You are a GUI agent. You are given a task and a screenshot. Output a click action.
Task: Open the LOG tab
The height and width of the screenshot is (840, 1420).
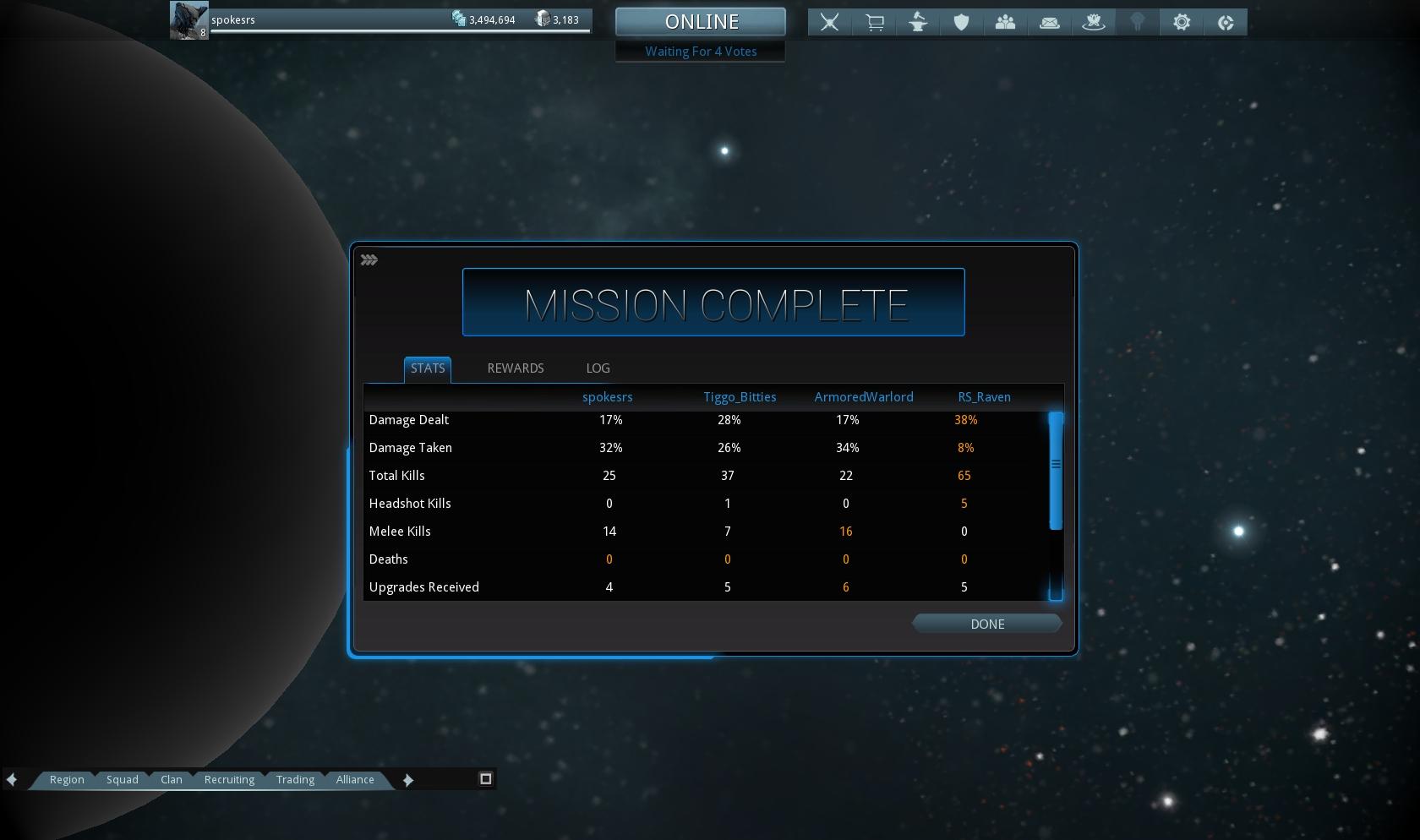pos(598,368)
